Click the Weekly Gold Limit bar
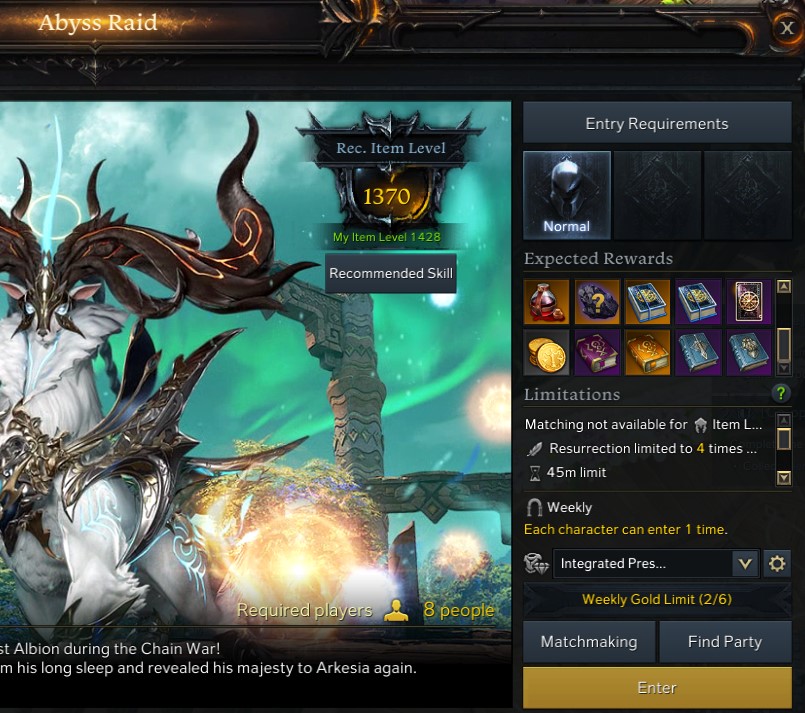 click(657, 600)
